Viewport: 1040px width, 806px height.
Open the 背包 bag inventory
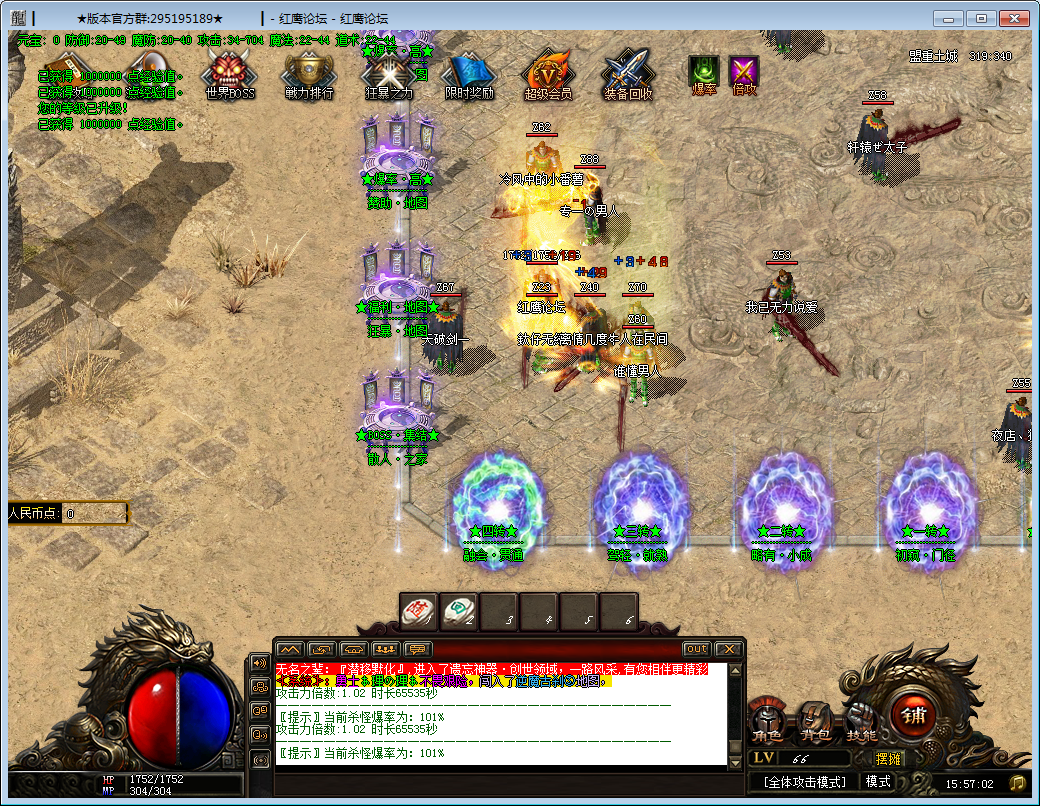[814, 720]
